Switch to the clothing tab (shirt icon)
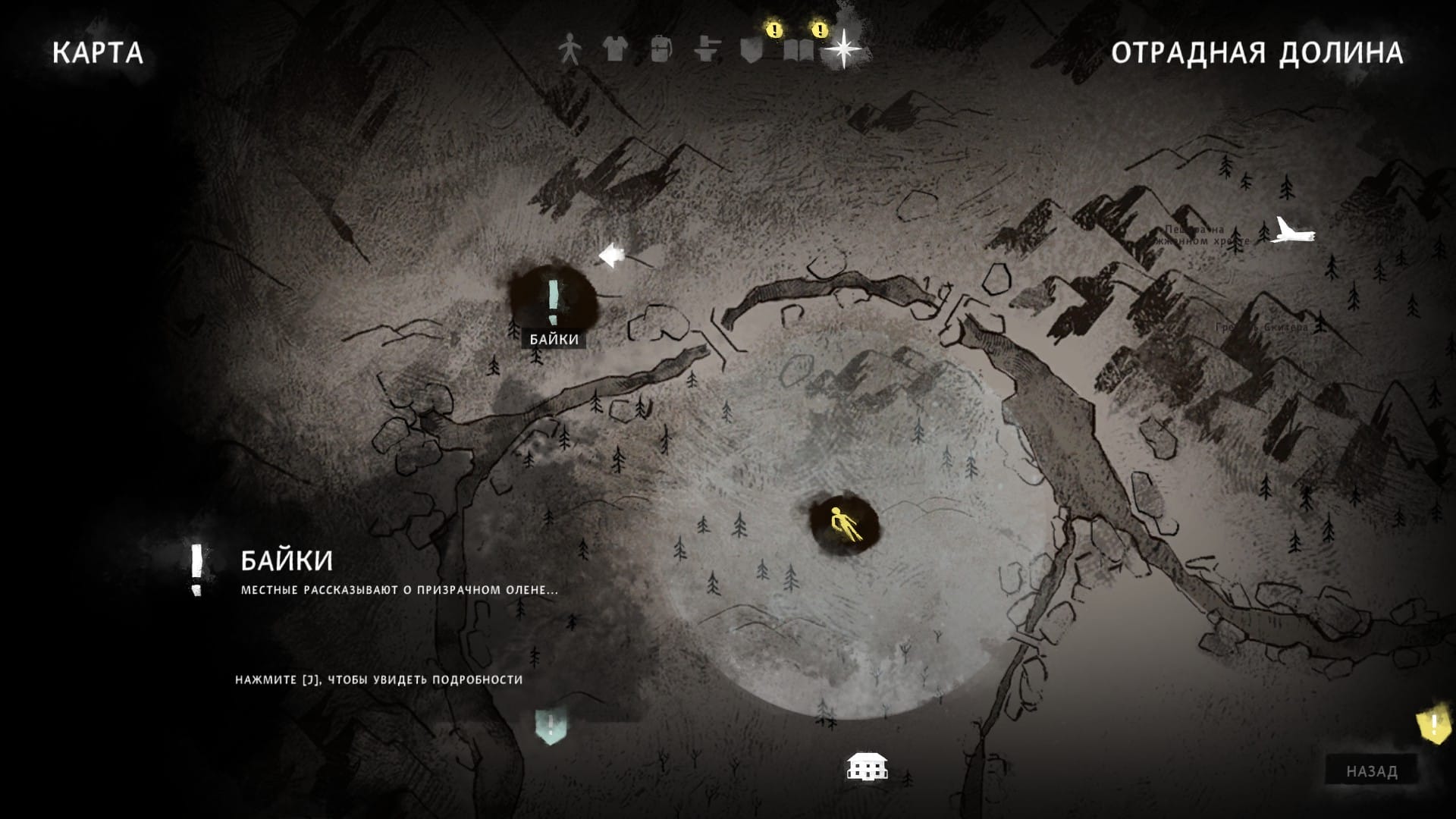Image resolution: width=1456 pixels, height=819 pixels. click(x=614, y=50)
